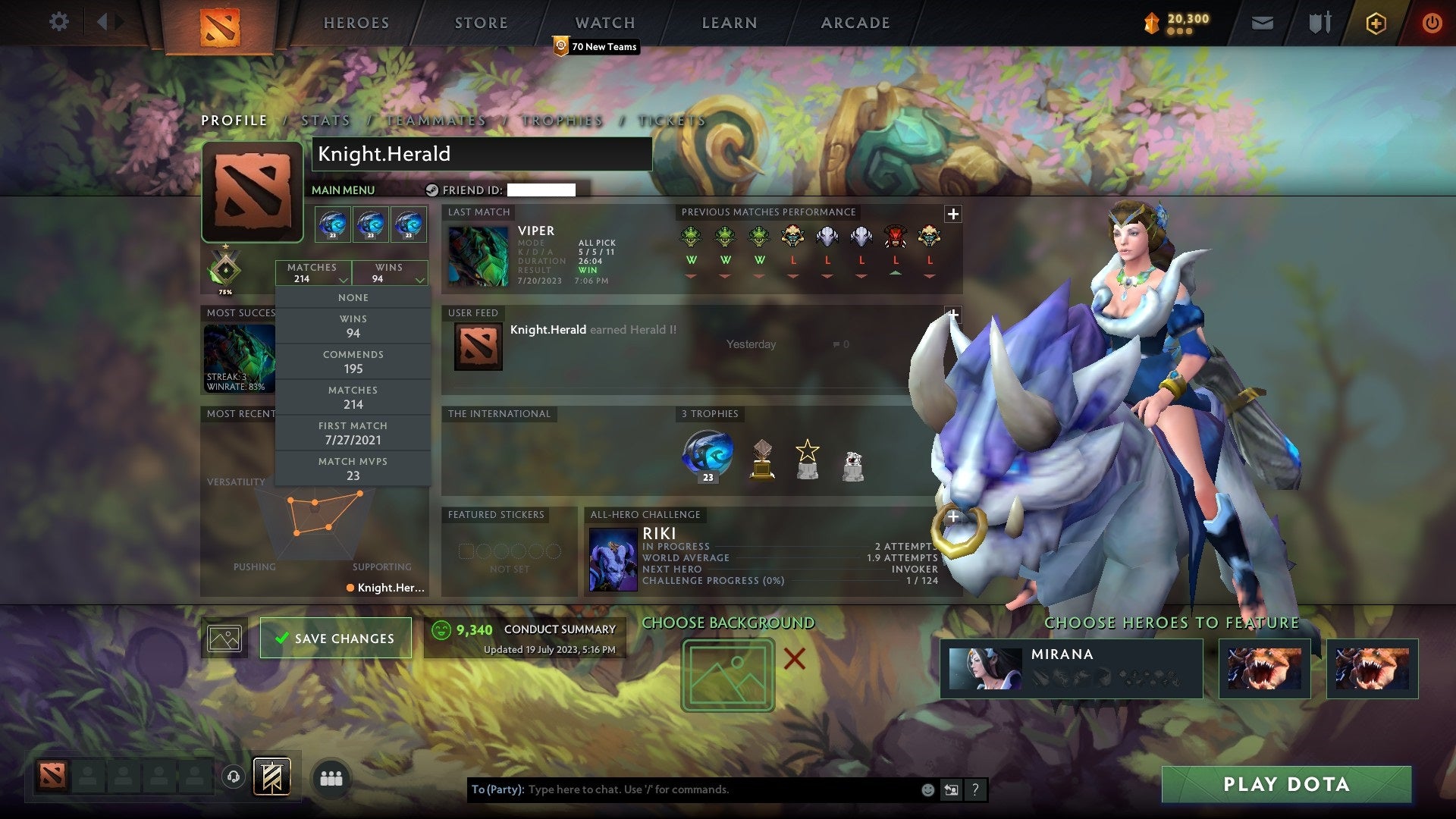Expand Previous Matches Performance with the plus

click(952, 214)
